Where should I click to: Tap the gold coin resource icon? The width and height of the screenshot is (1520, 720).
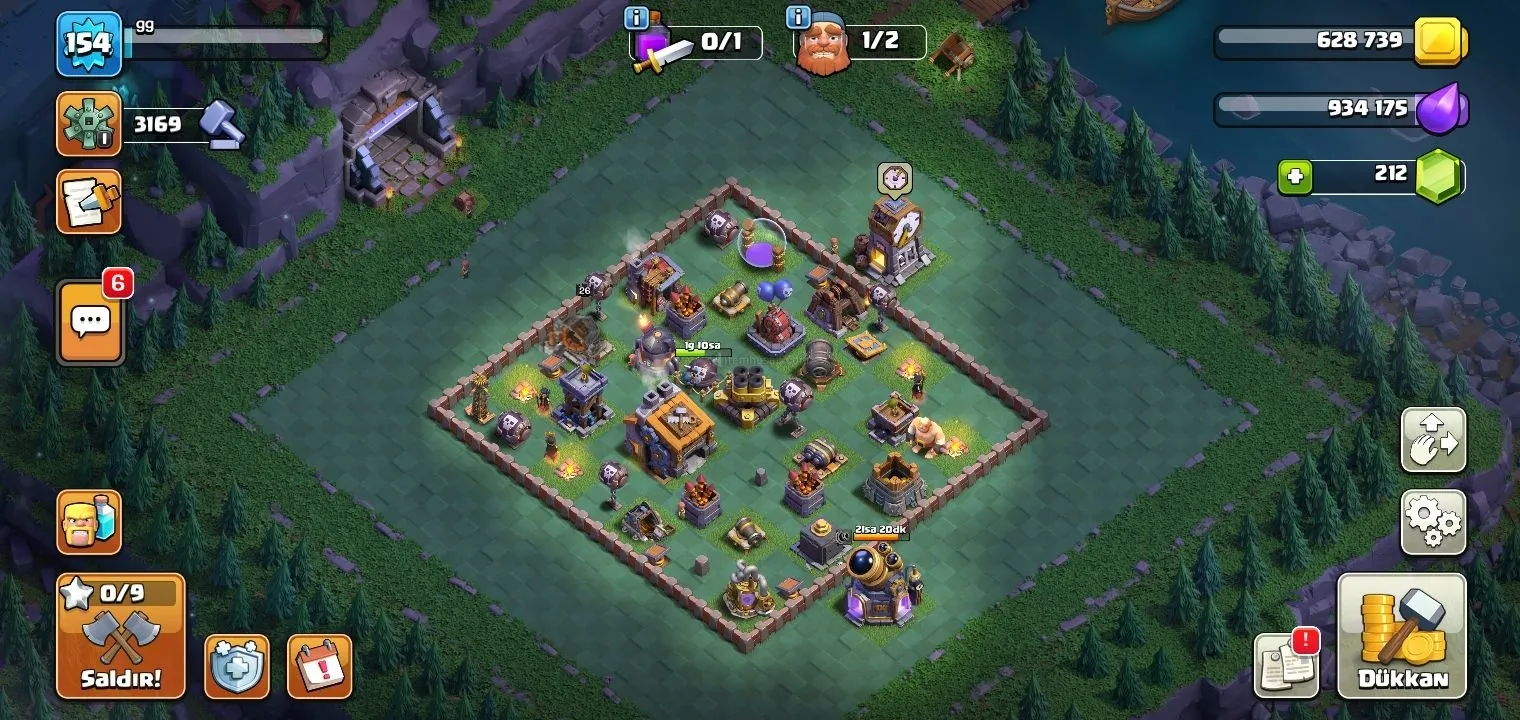[1440, 42]
